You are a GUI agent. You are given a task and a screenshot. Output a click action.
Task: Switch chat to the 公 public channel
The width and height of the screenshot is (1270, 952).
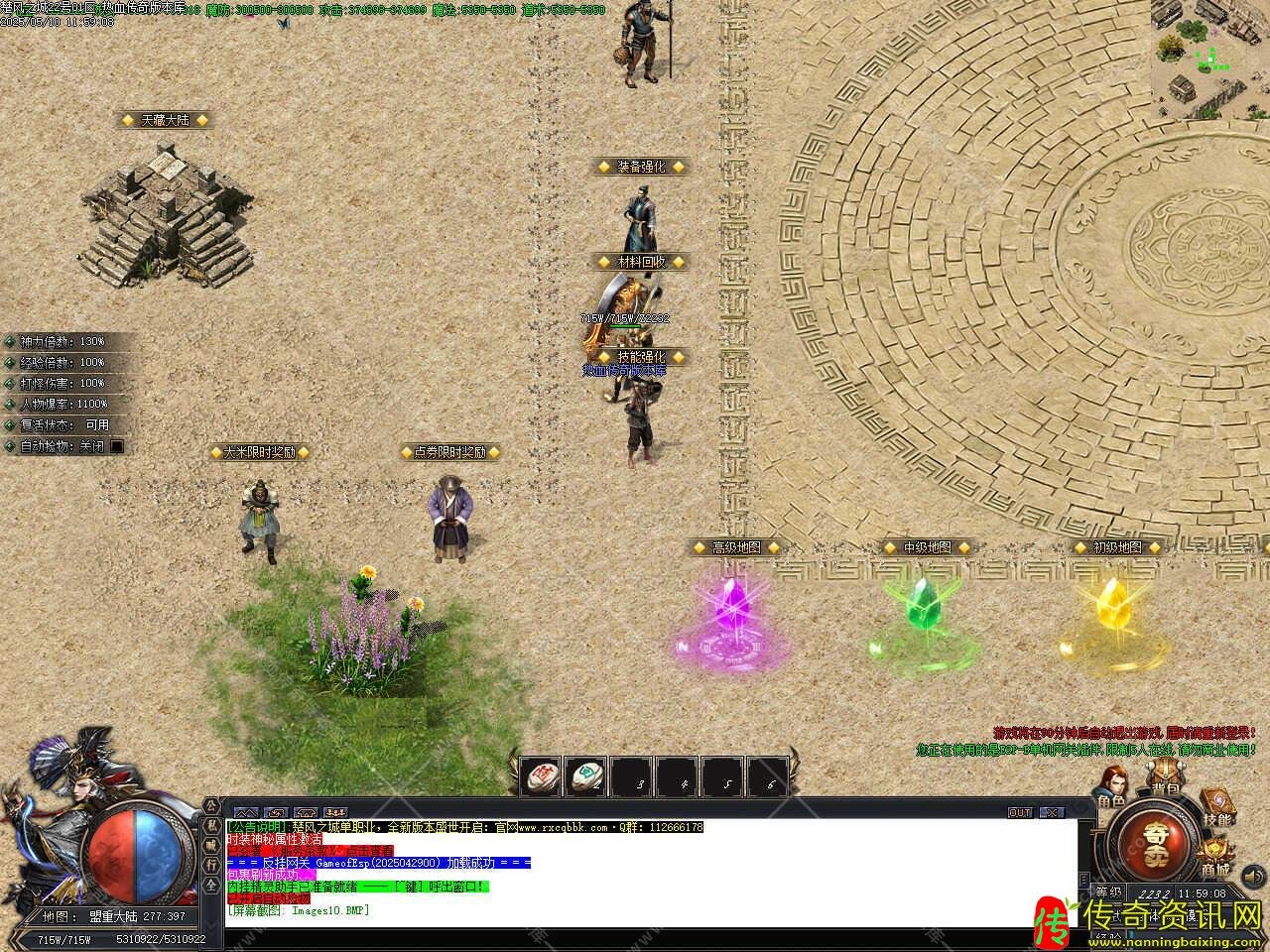click(x=211, y=806)
